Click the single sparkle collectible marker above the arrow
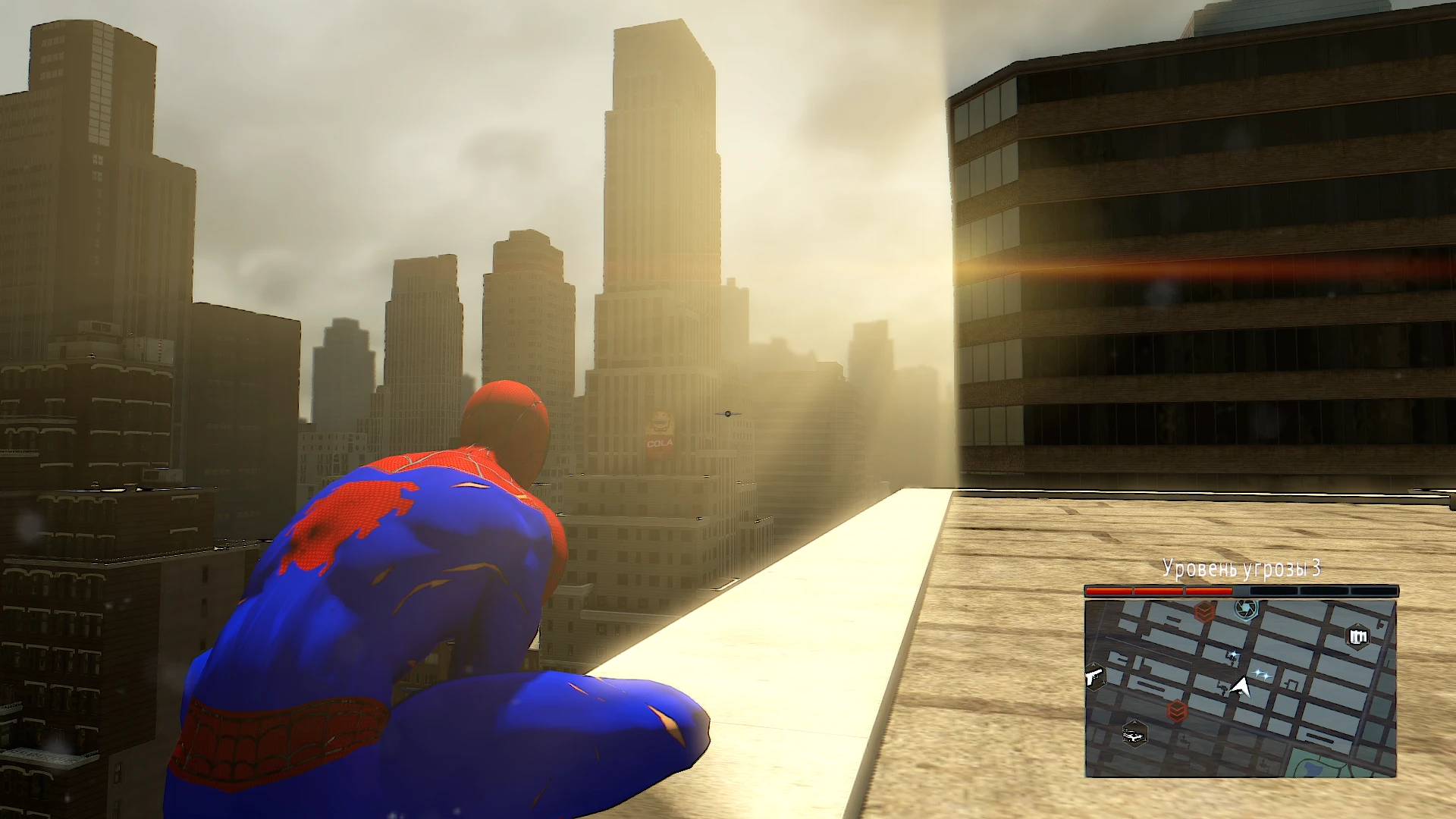 click(1232, 653)
